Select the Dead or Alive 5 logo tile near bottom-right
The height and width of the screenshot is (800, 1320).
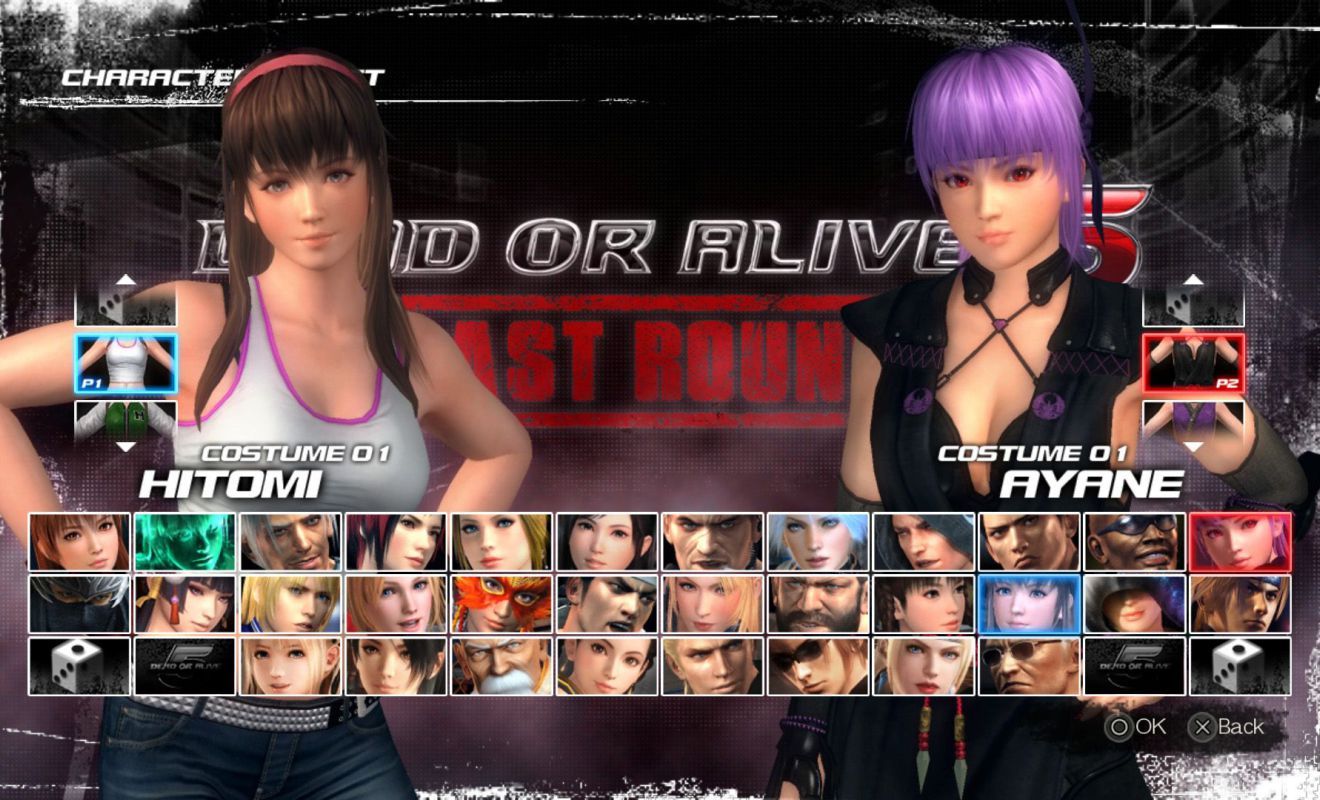click(1133, 667)
